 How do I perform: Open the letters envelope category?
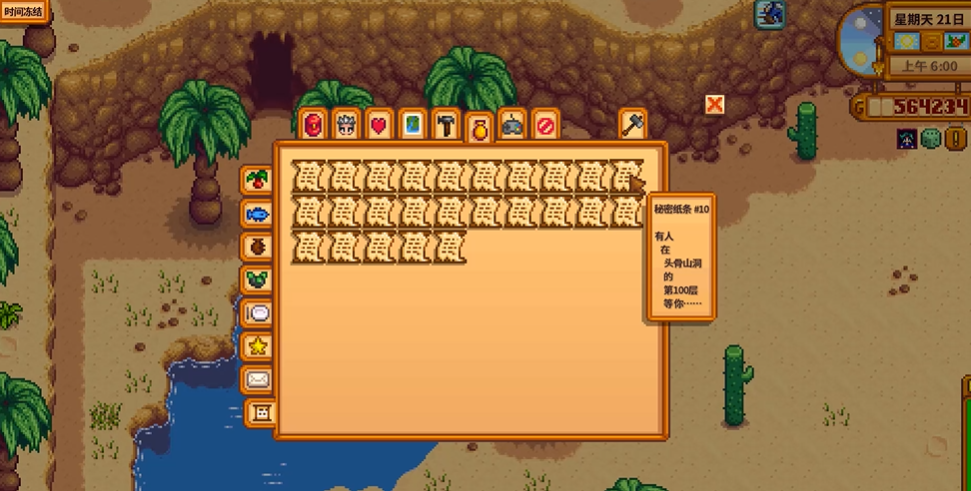[x=257, y=379]
